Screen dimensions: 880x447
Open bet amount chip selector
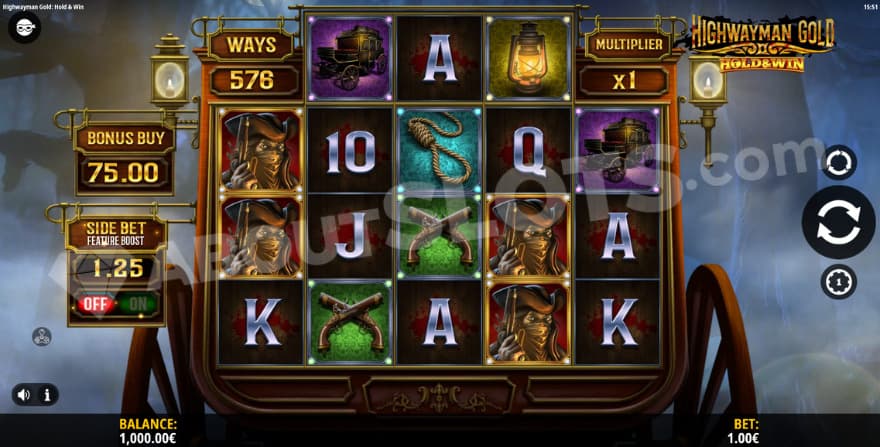(838, 282)
